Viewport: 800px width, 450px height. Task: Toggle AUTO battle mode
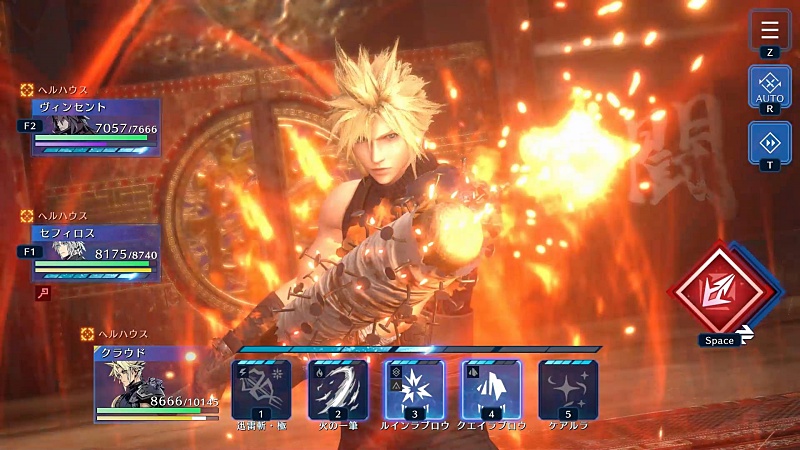coord(769,87)
